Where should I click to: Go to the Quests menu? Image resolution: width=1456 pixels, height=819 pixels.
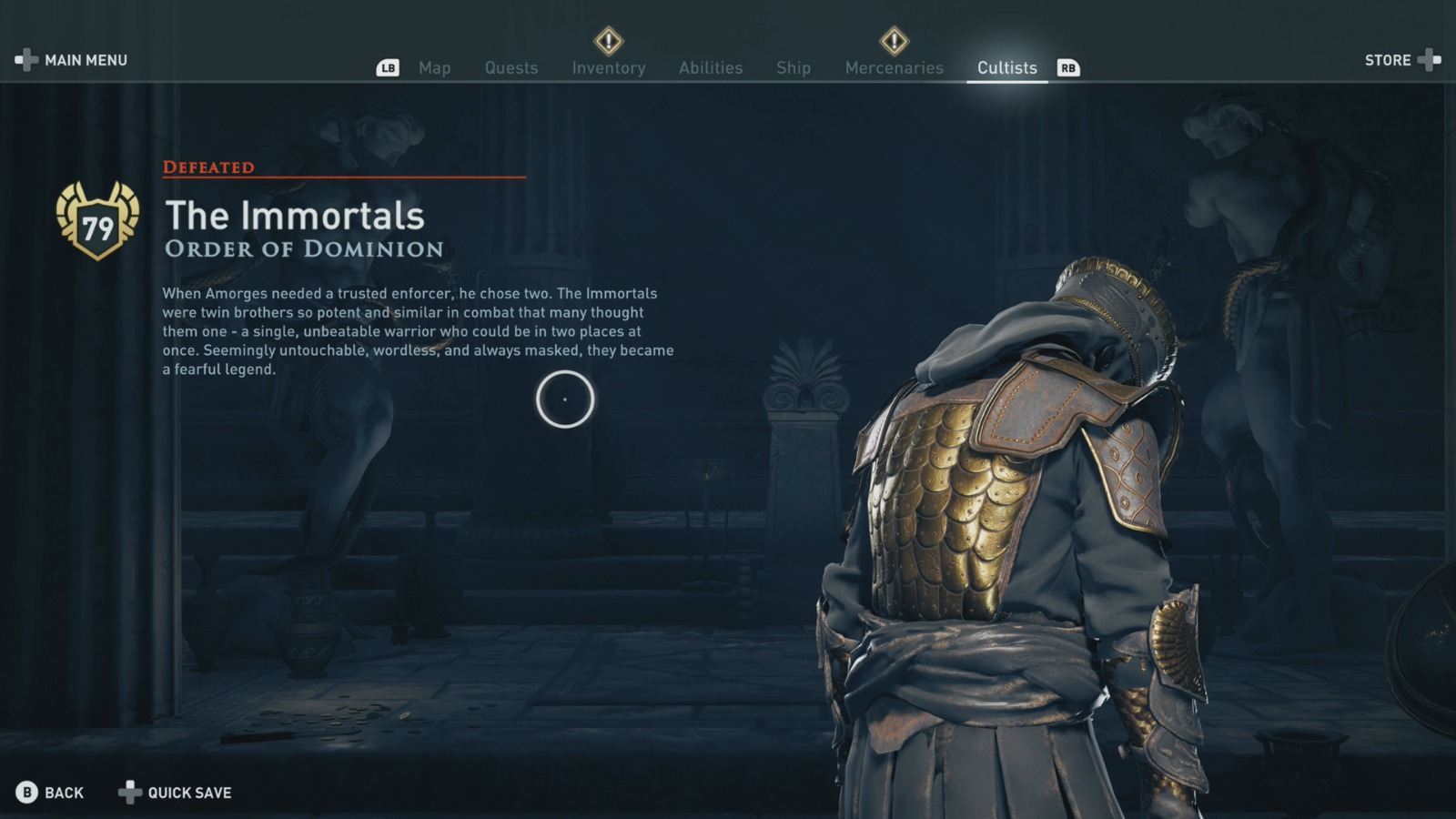point(511,67)
